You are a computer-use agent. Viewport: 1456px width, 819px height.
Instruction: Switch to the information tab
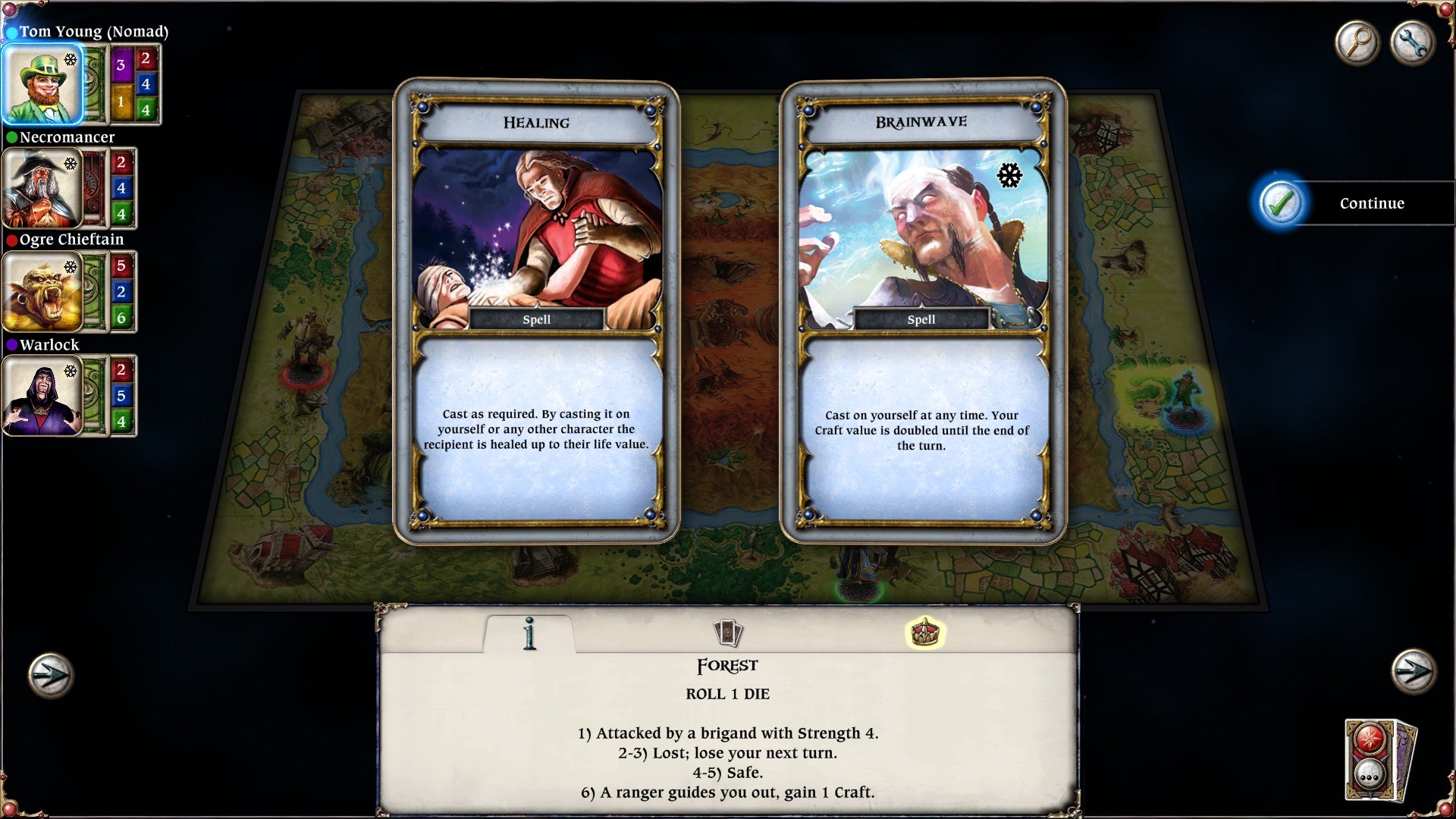coord(531,635)
